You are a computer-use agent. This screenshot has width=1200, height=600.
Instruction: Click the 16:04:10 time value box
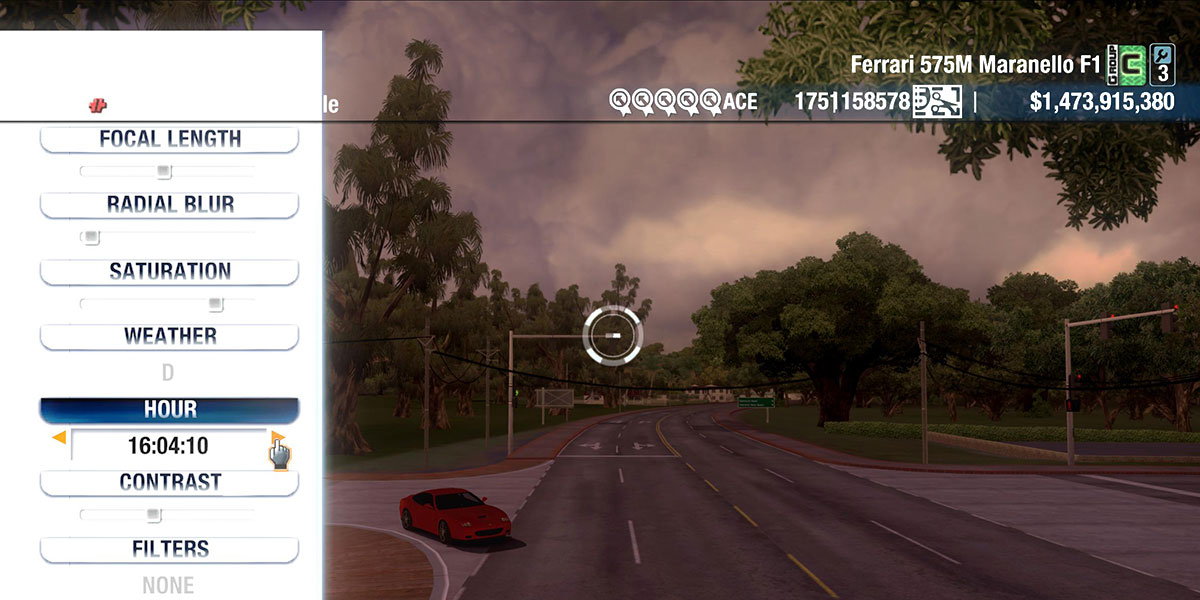pos(168,446)
